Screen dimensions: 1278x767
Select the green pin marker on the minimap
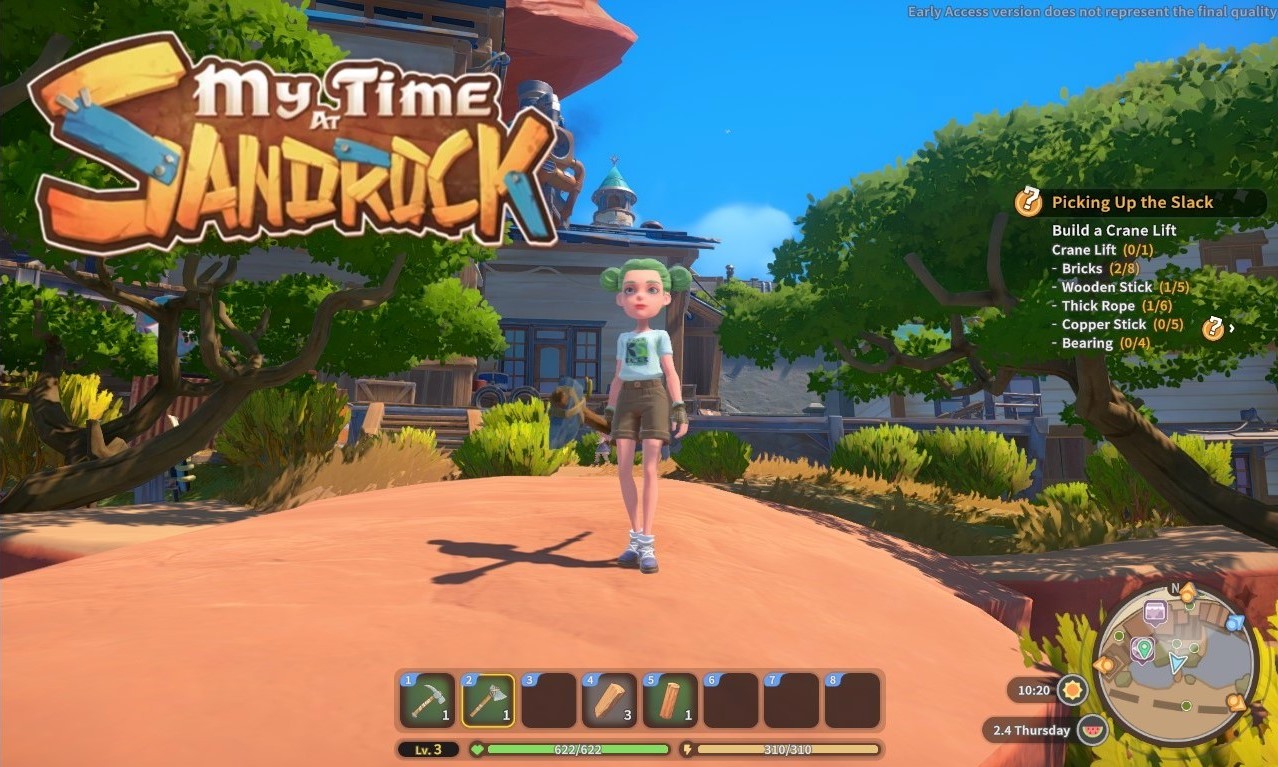tap(1142, 649)
